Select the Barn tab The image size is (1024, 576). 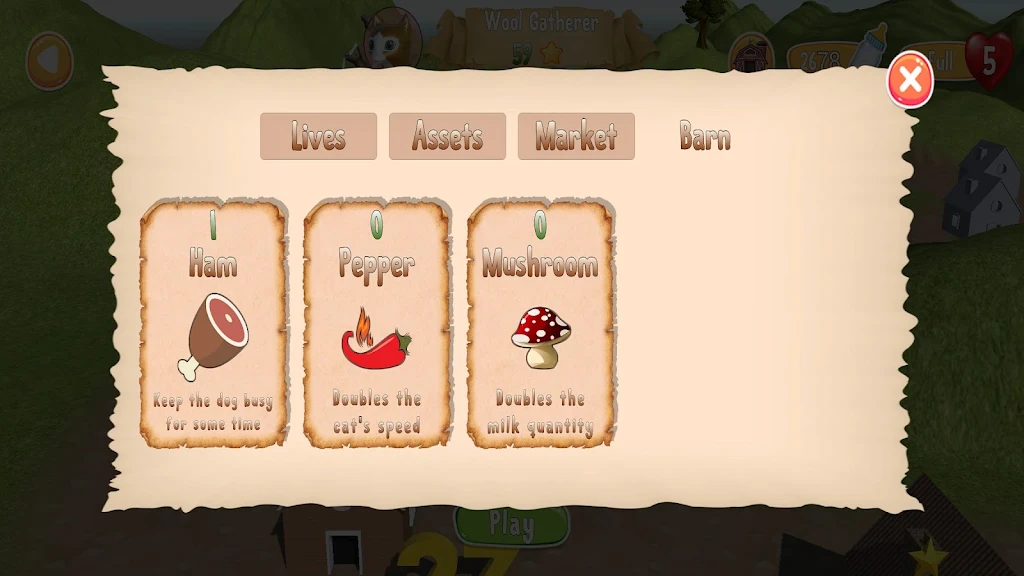point(705,136)
